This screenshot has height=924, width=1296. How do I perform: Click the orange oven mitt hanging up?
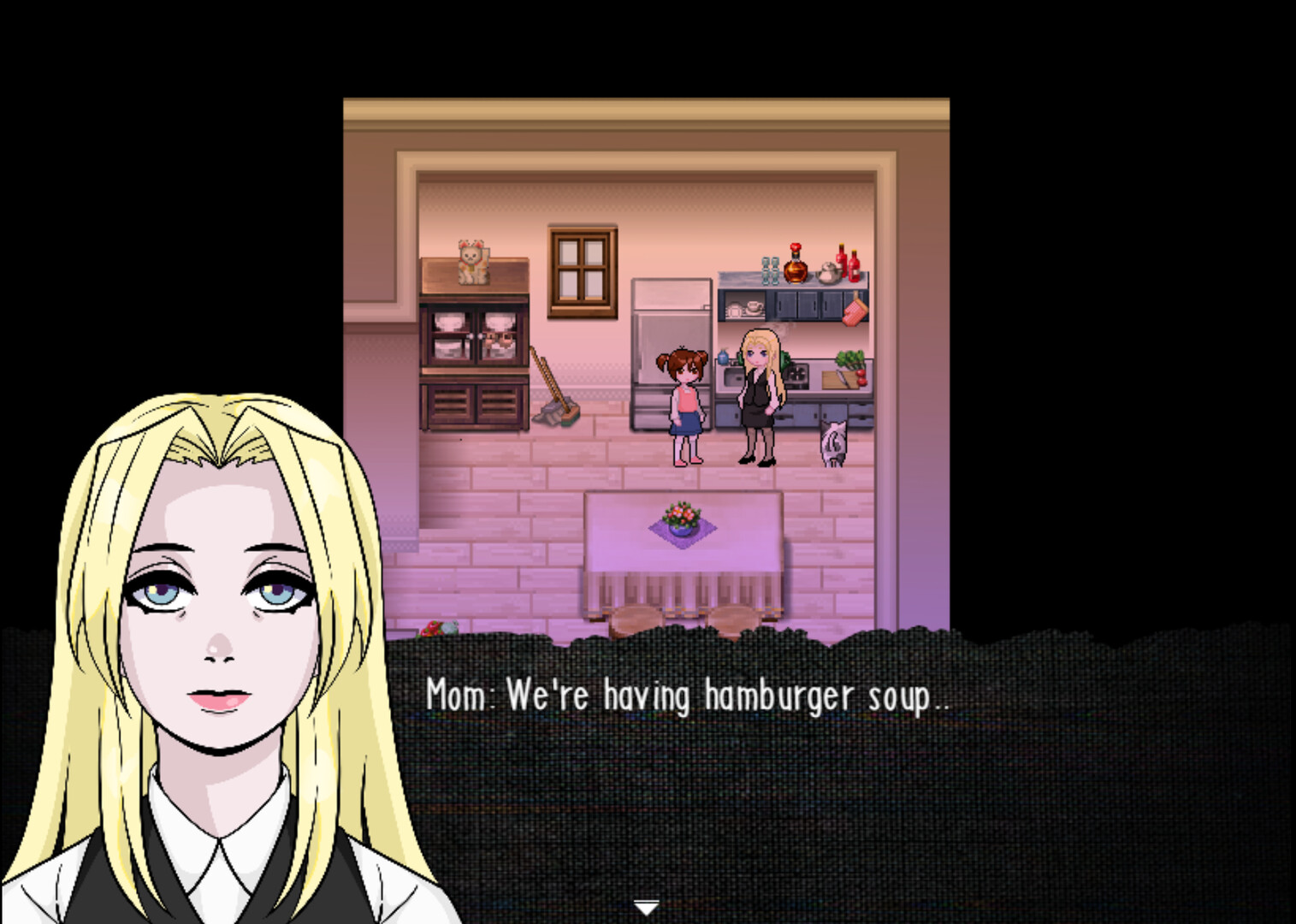853,310
